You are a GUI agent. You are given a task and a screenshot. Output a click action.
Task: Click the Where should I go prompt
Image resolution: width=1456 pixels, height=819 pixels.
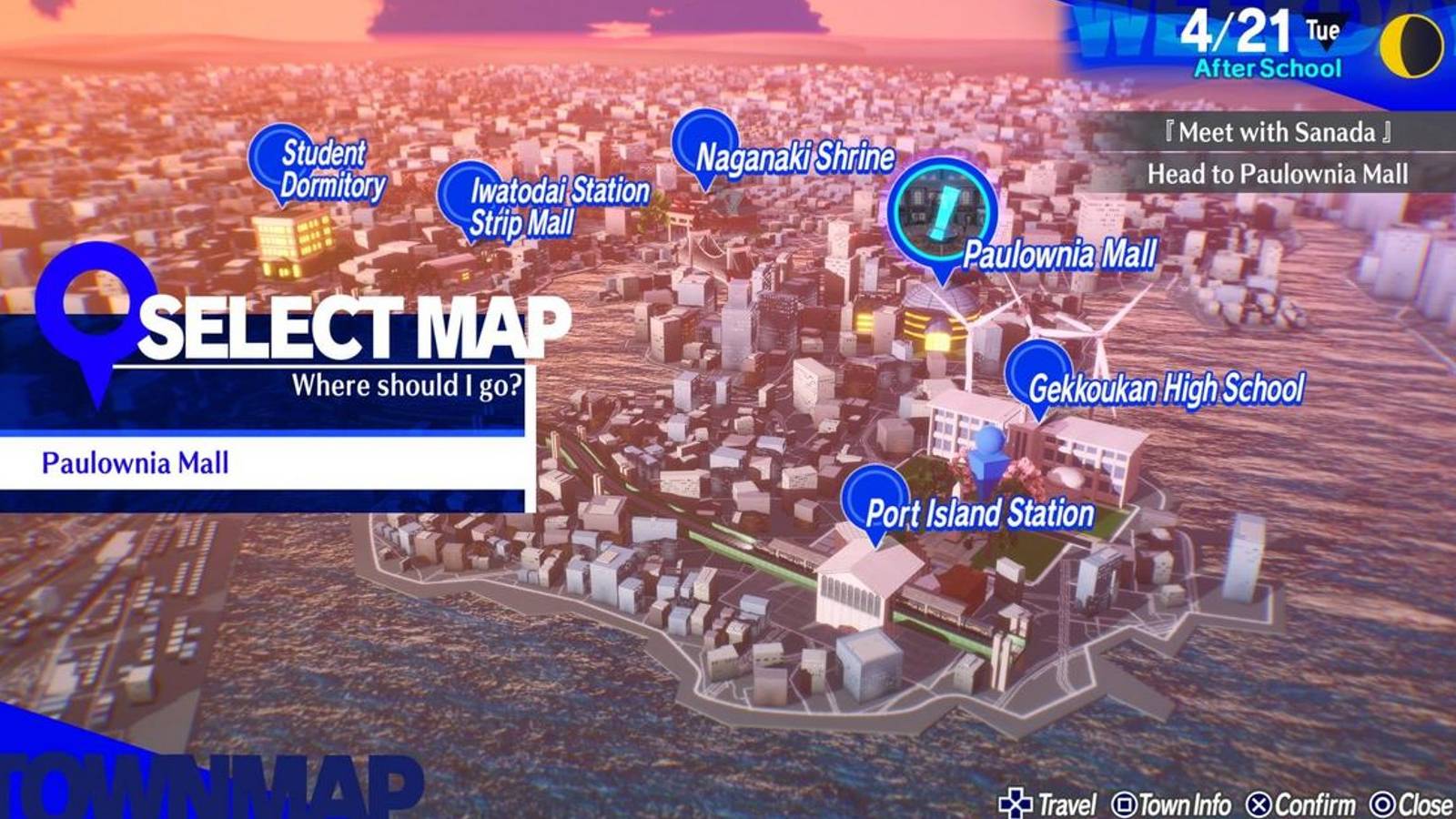[409, 384]
